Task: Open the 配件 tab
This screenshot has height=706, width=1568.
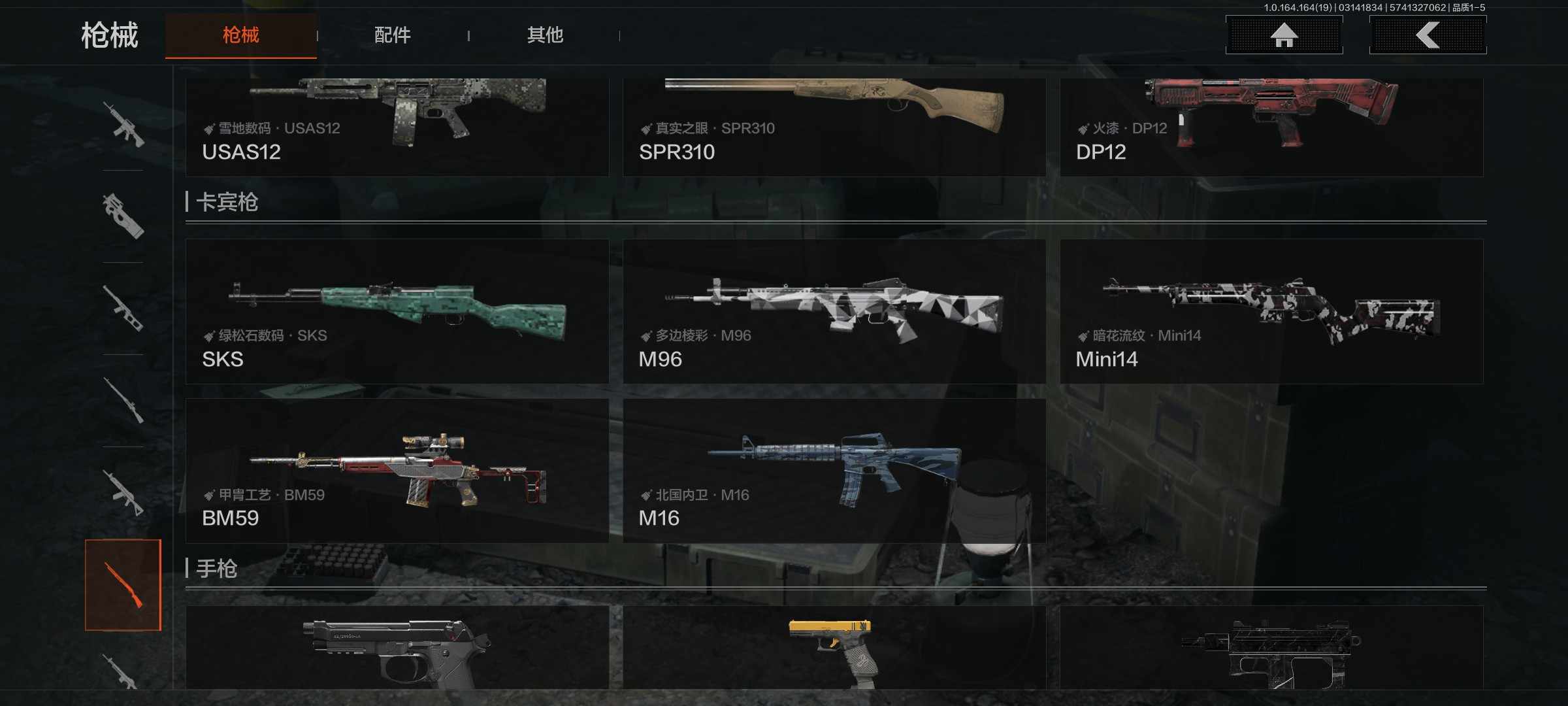Action: point(392,35)
